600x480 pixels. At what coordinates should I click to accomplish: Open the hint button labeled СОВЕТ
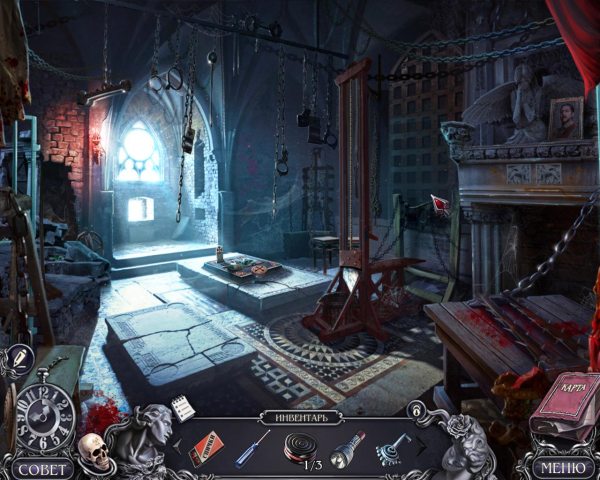pos(42,468)
